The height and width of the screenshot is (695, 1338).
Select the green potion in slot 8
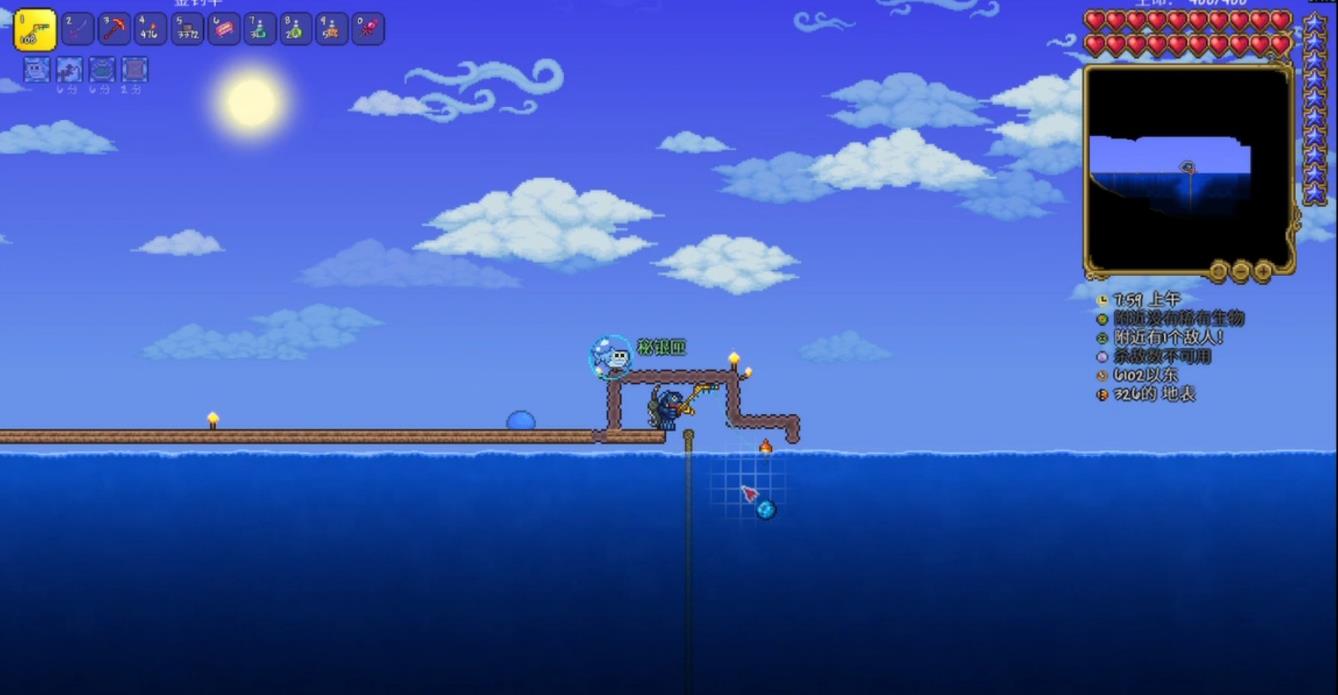pos(295,29)
